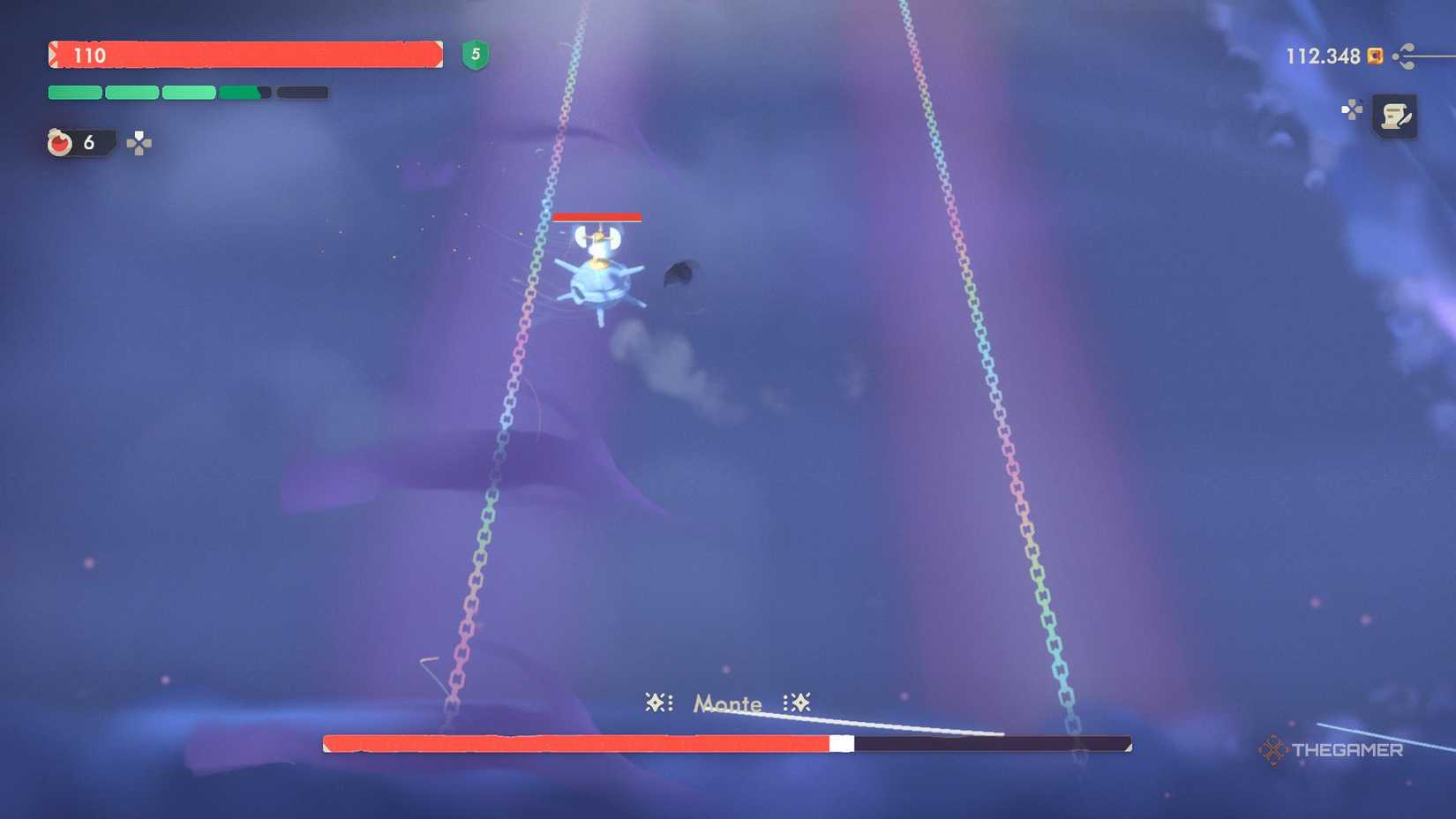This screenshot has height=819, width=1456.
Task: Click the red arrow marker on the health bar
Action: point(54,55)
